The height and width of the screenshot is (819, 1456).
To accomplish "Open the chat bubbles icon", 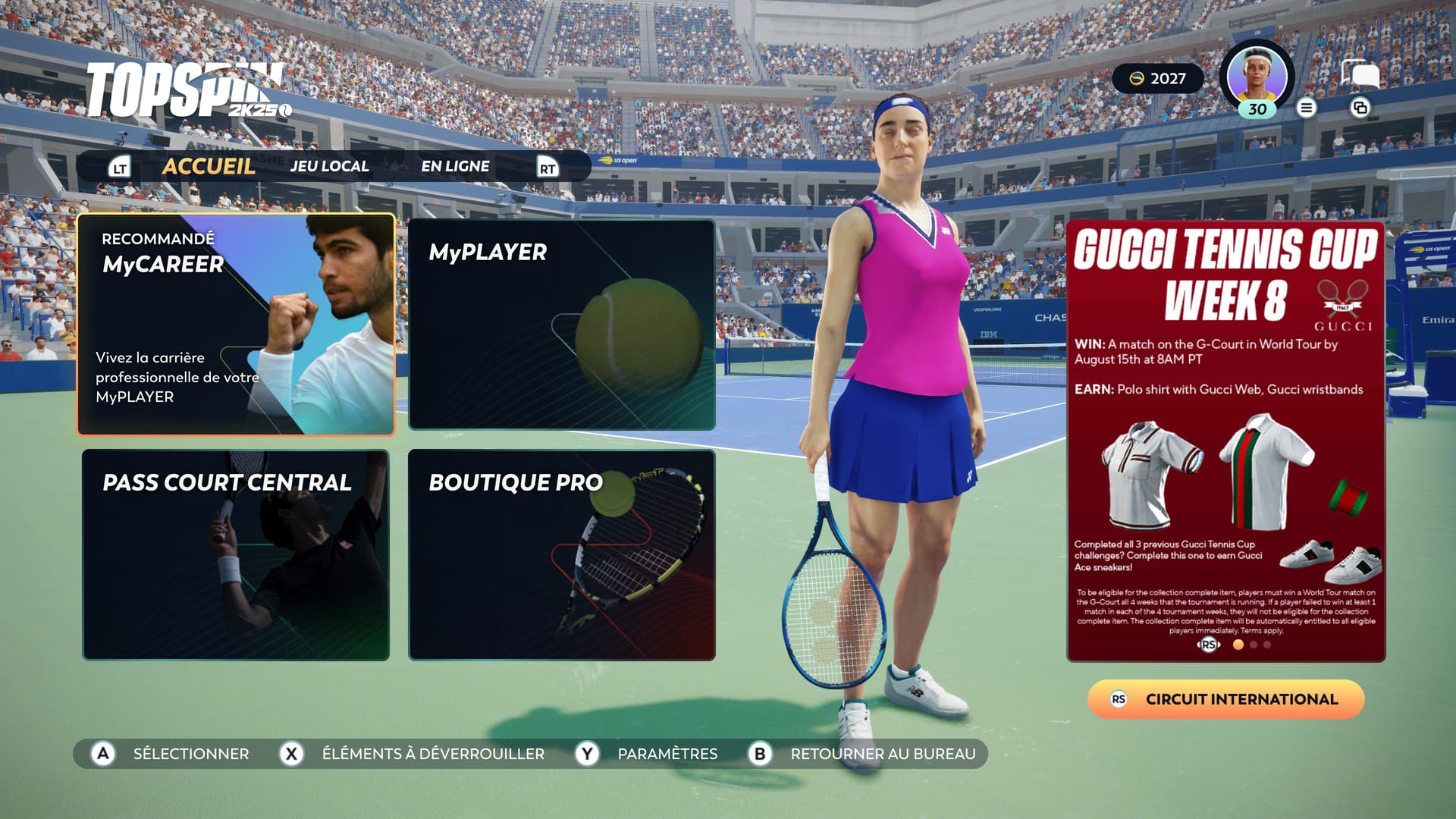I will click(1360, 76).
